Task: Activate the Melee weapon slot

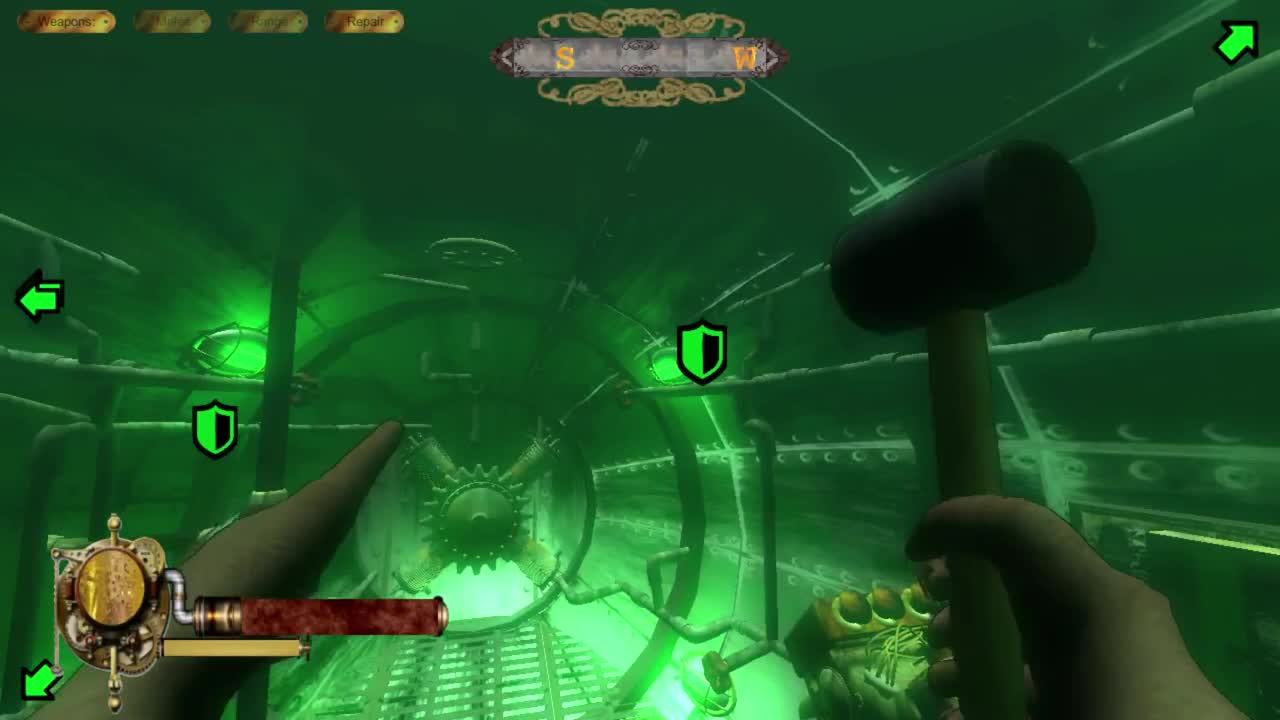Action: pos(170,21)
